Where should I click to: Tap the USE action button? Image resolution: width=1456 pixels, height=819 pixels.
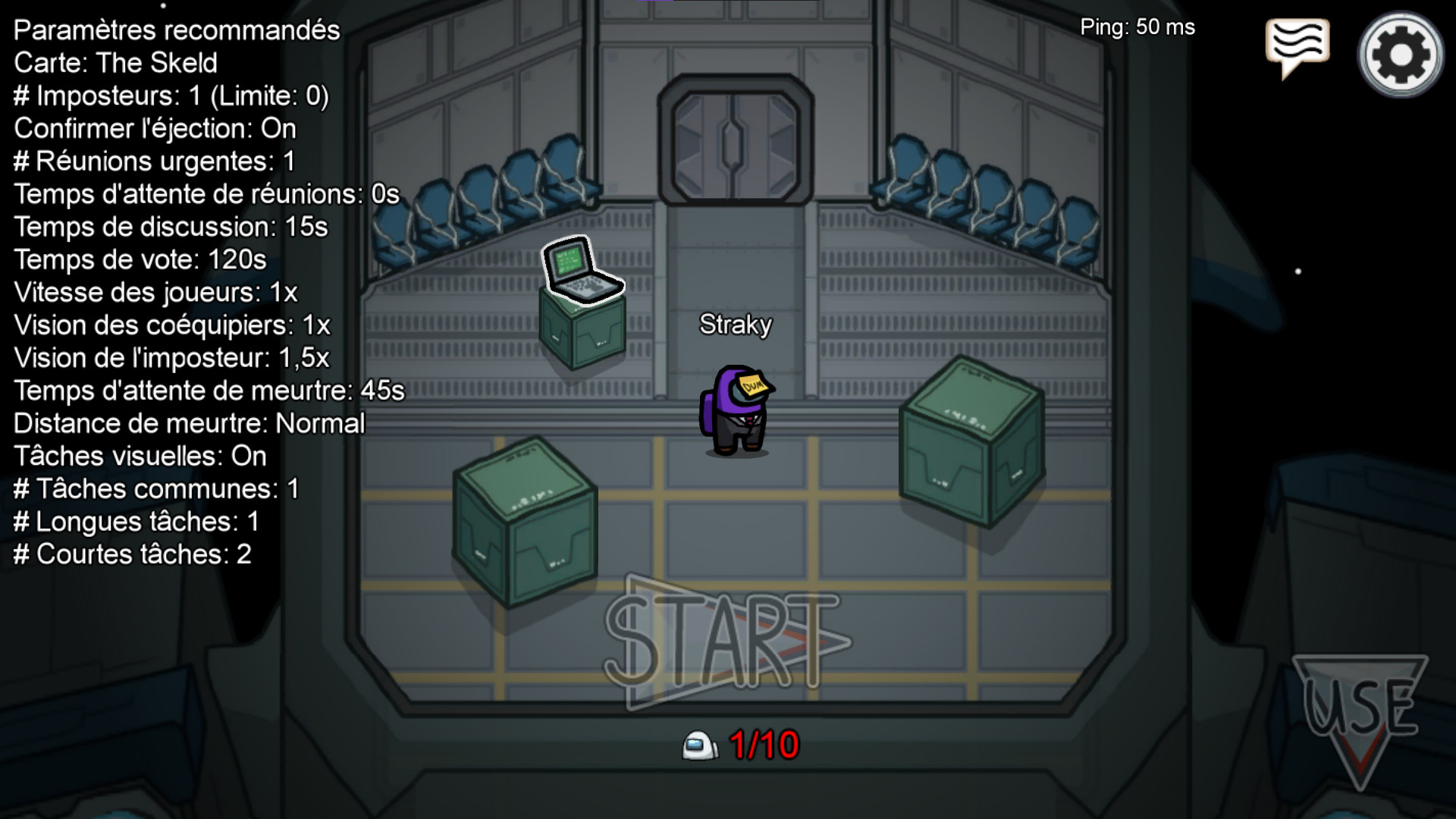[1360, 711]
